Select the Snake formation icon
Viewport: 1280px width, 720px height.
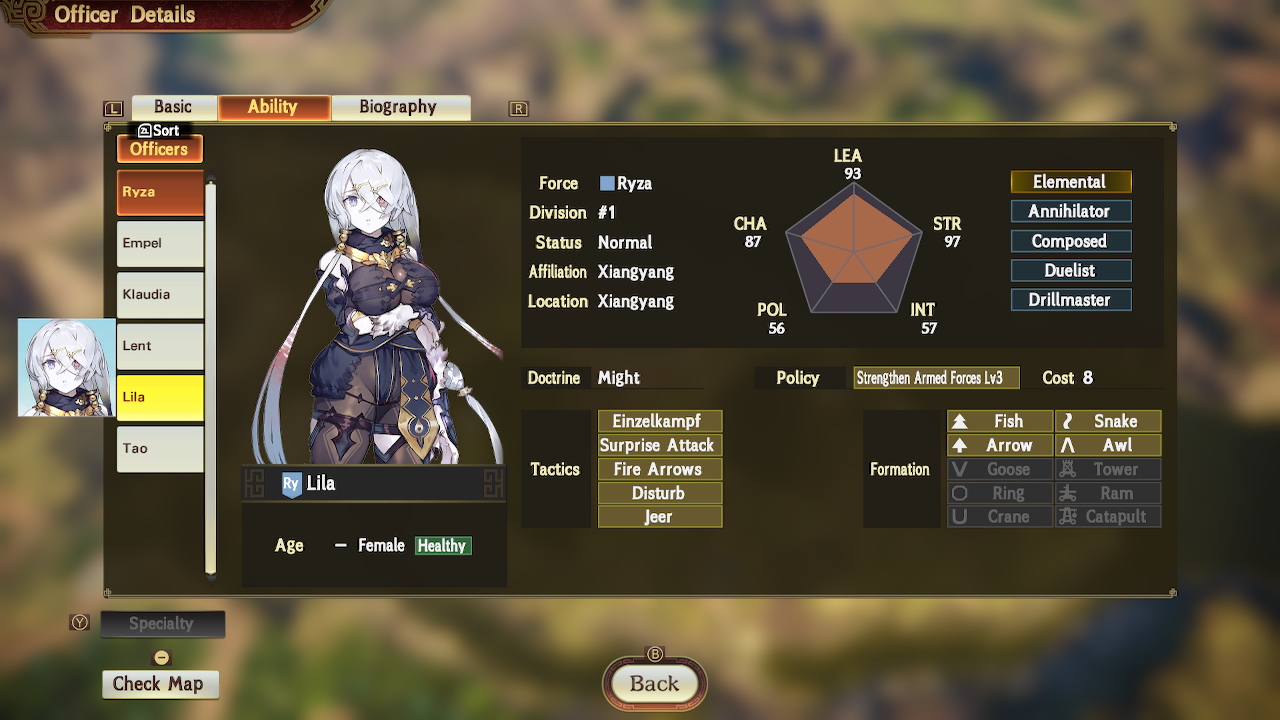[1108, 421]
